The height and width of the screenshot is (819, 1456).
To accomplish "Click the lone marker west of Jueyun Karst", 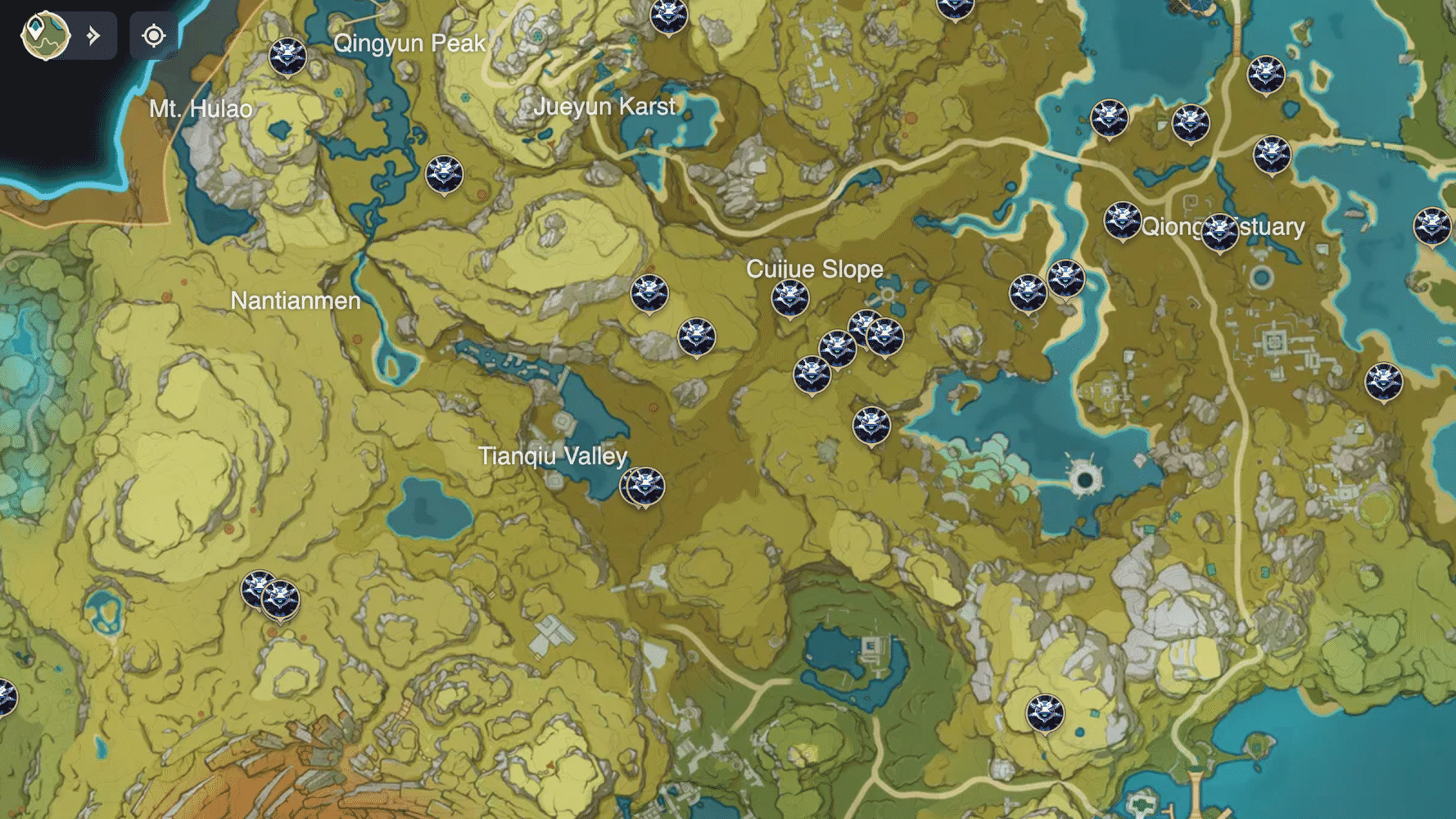I will click(443, 174).
